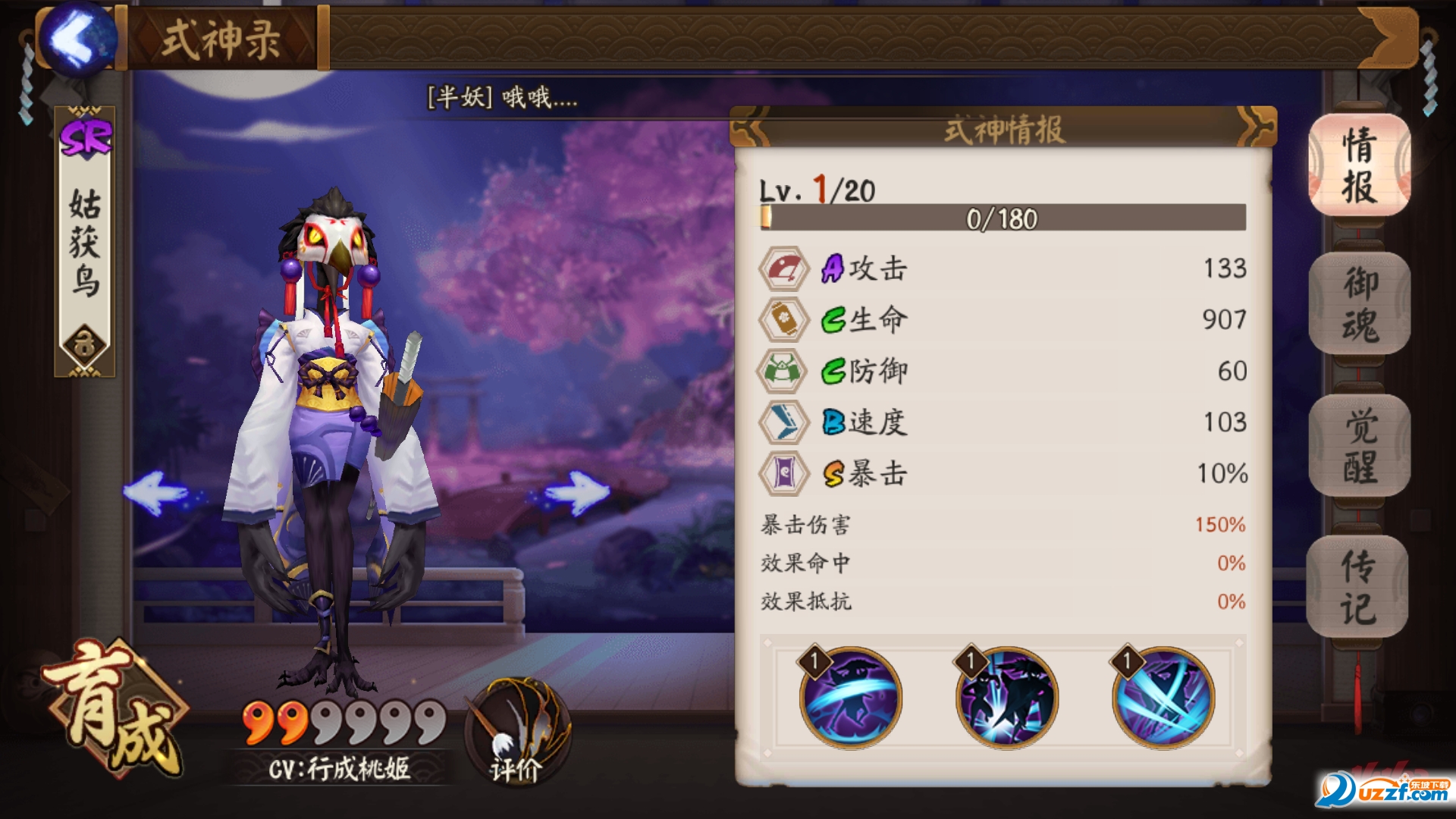
Task: Select the 攻击 attack stat icon
Action: [782, 268]
